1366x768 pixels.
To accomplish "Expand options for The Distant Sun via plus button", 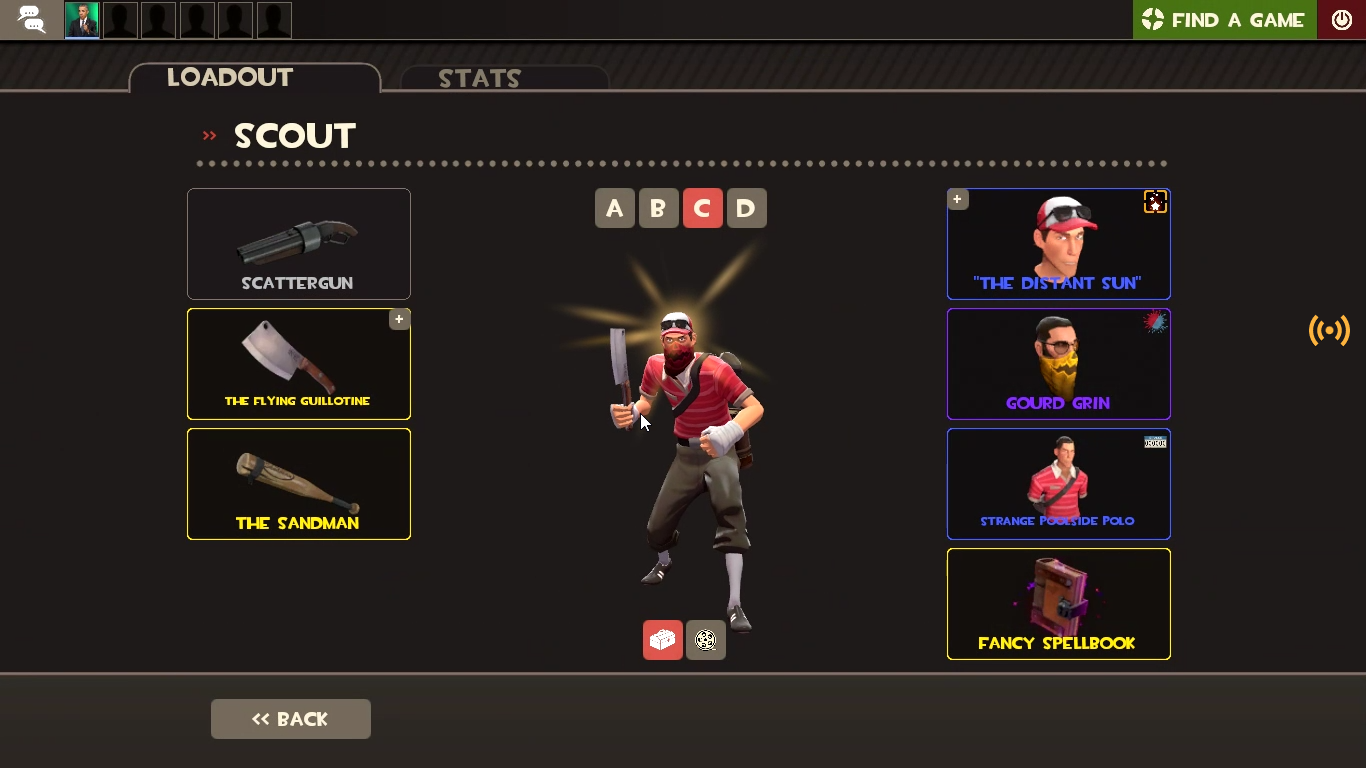I will click(957, 199).
